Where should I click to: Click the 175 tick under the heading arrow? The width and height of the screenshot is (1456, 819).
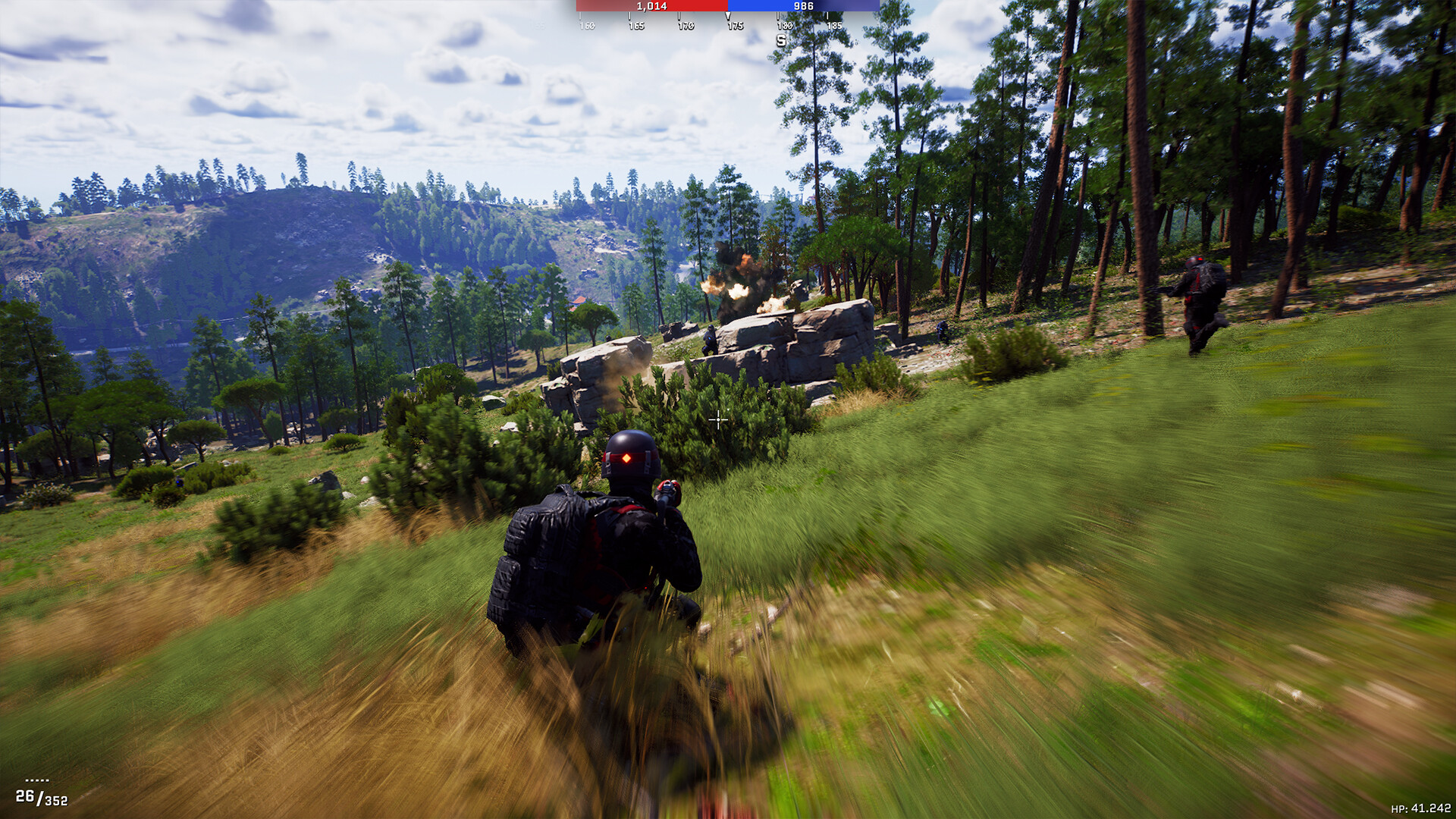[x=736, y=25]
